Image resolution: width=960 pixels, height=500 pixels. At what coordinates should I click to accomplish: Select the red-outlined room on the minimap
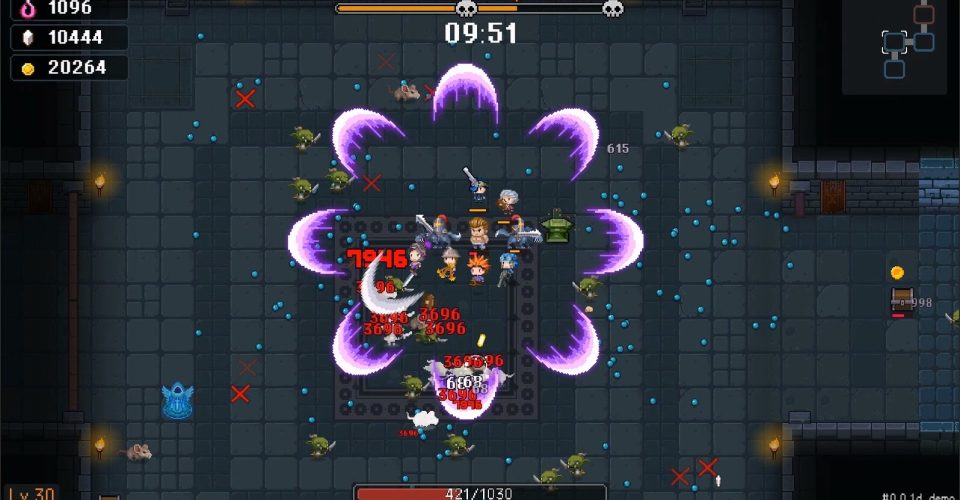923,14
